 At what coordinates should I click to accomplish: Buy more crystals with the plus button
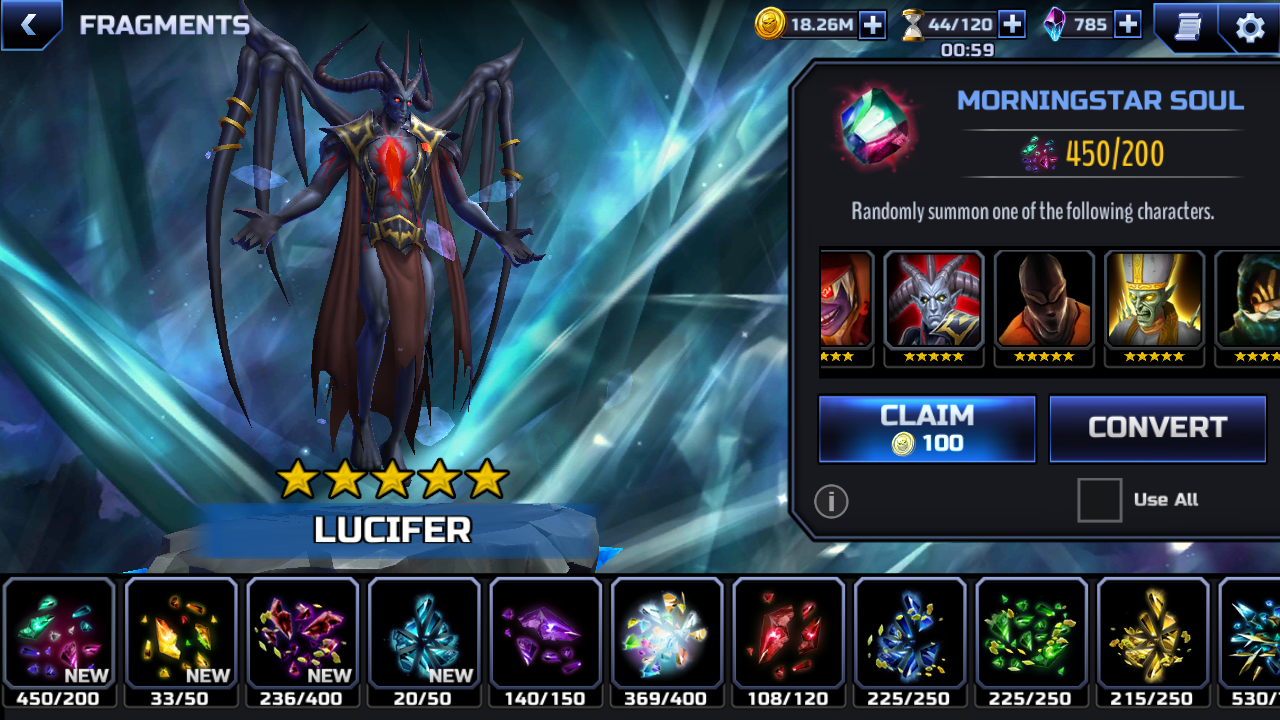(1127, 25)
